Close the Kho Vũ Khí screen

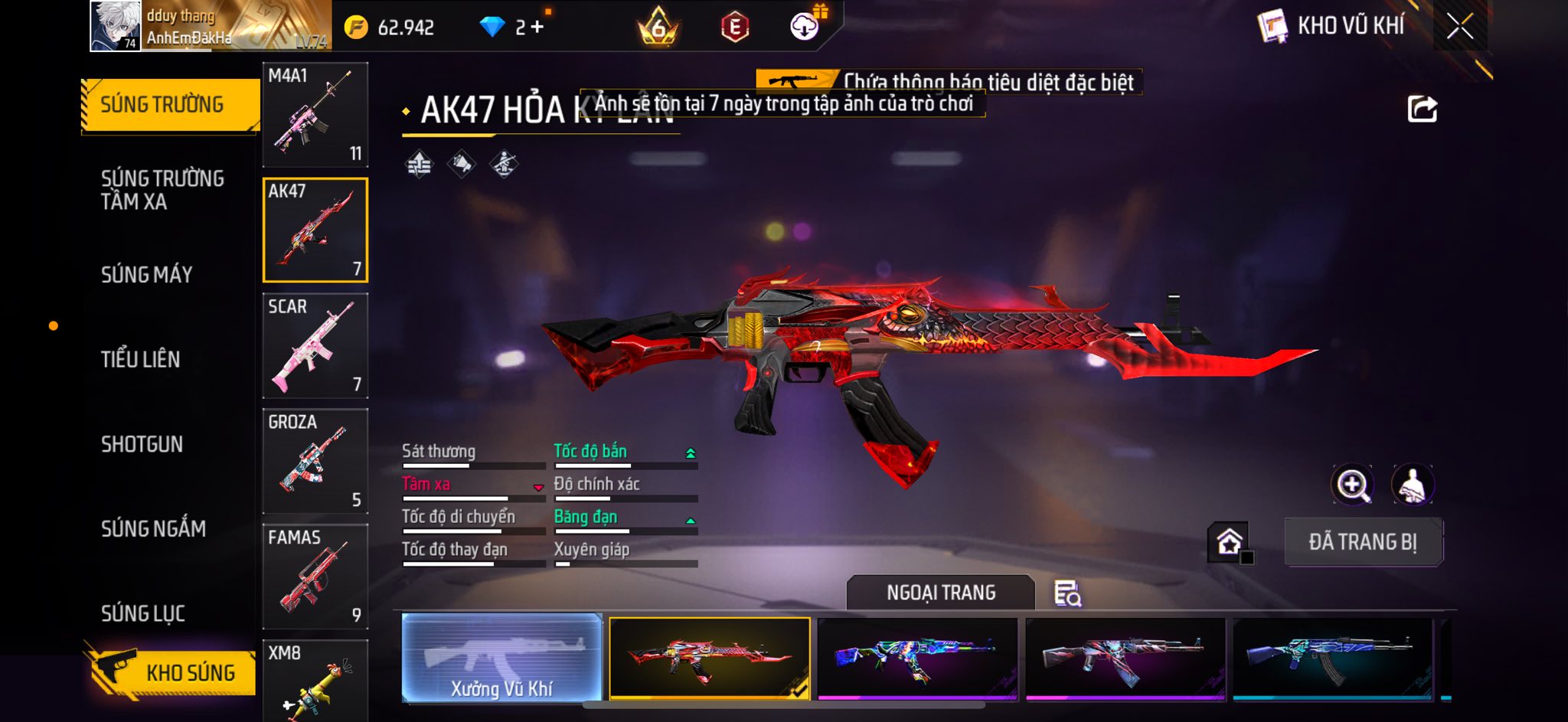pyautogui.click(x=1459, y=27)
